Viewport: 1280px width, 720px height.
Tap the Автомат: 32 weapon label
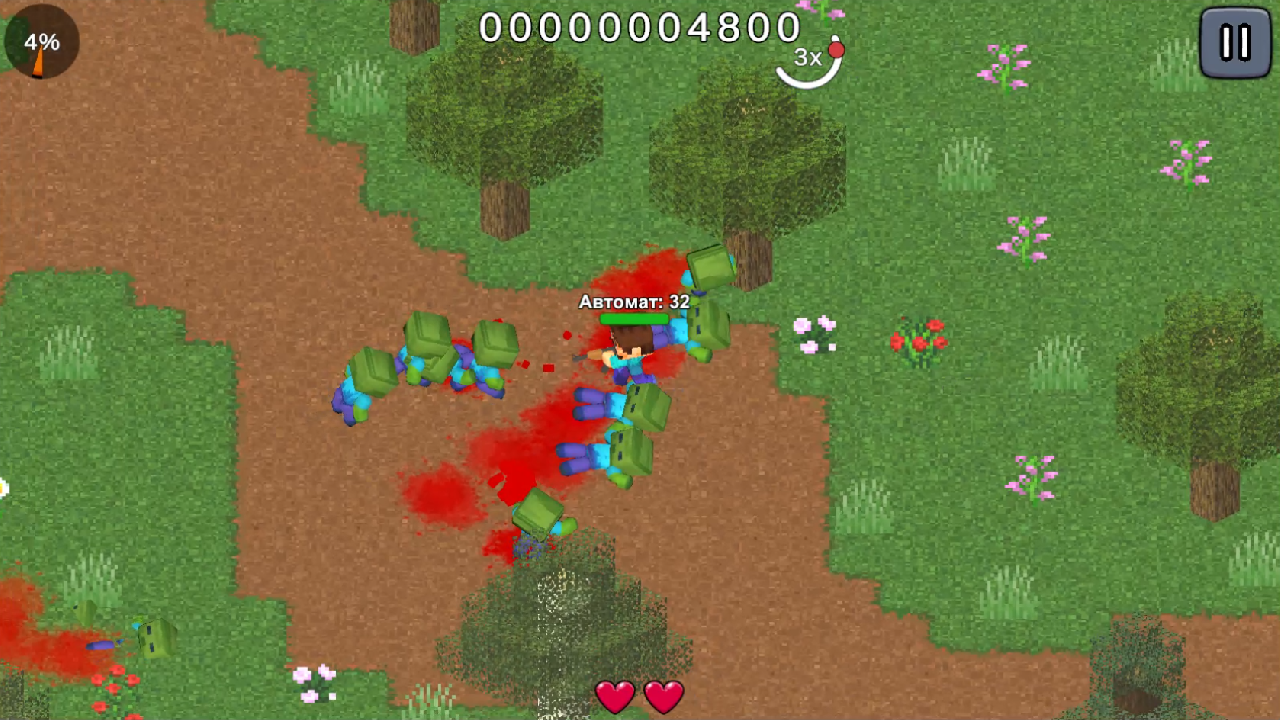633,301
